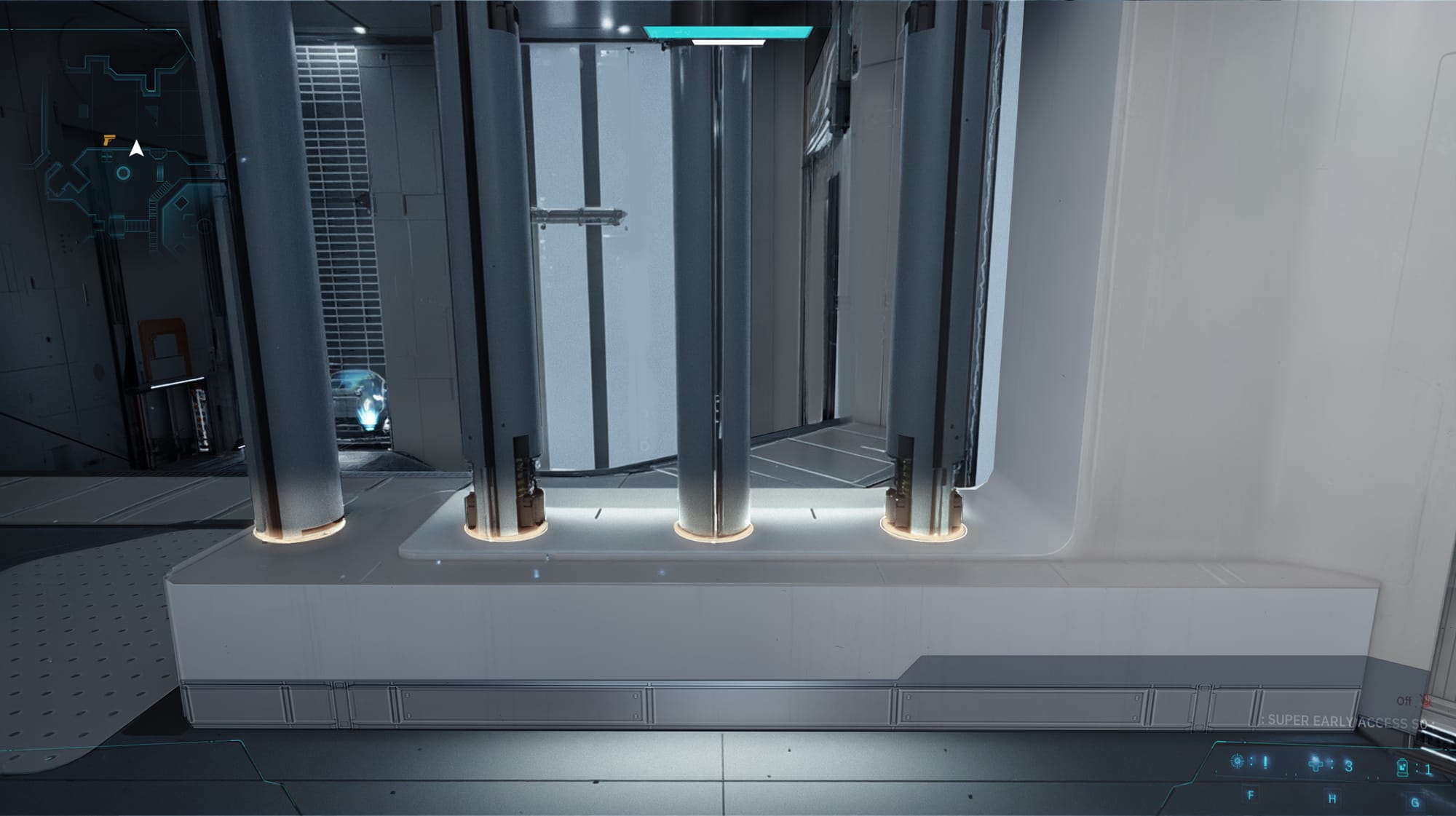This screenshot has width=1456, height=816.
Task: Click the red mute icon beside the Off label
Action: coord(1427,702)
